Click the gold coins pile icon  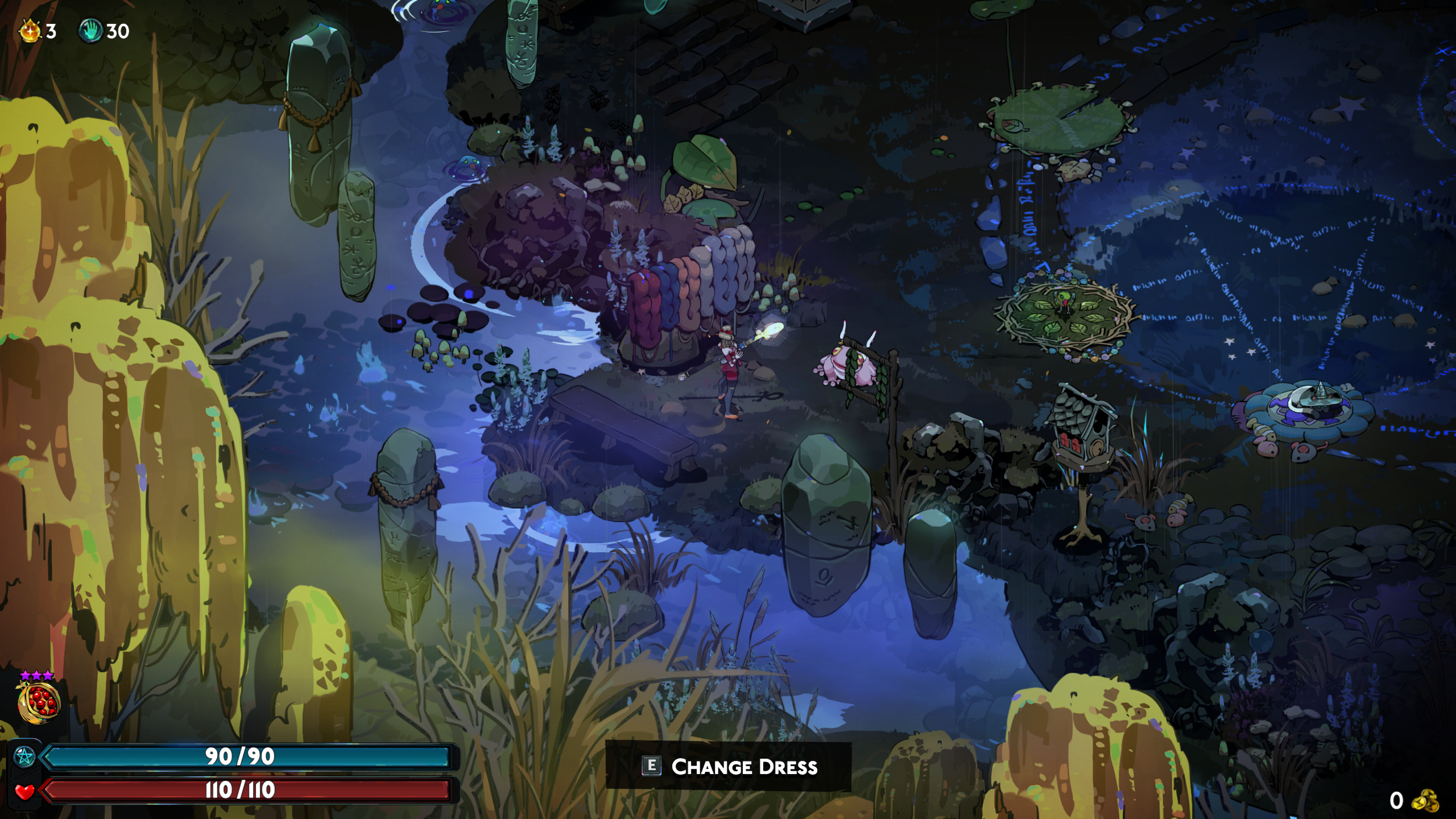pos(1425,800)
